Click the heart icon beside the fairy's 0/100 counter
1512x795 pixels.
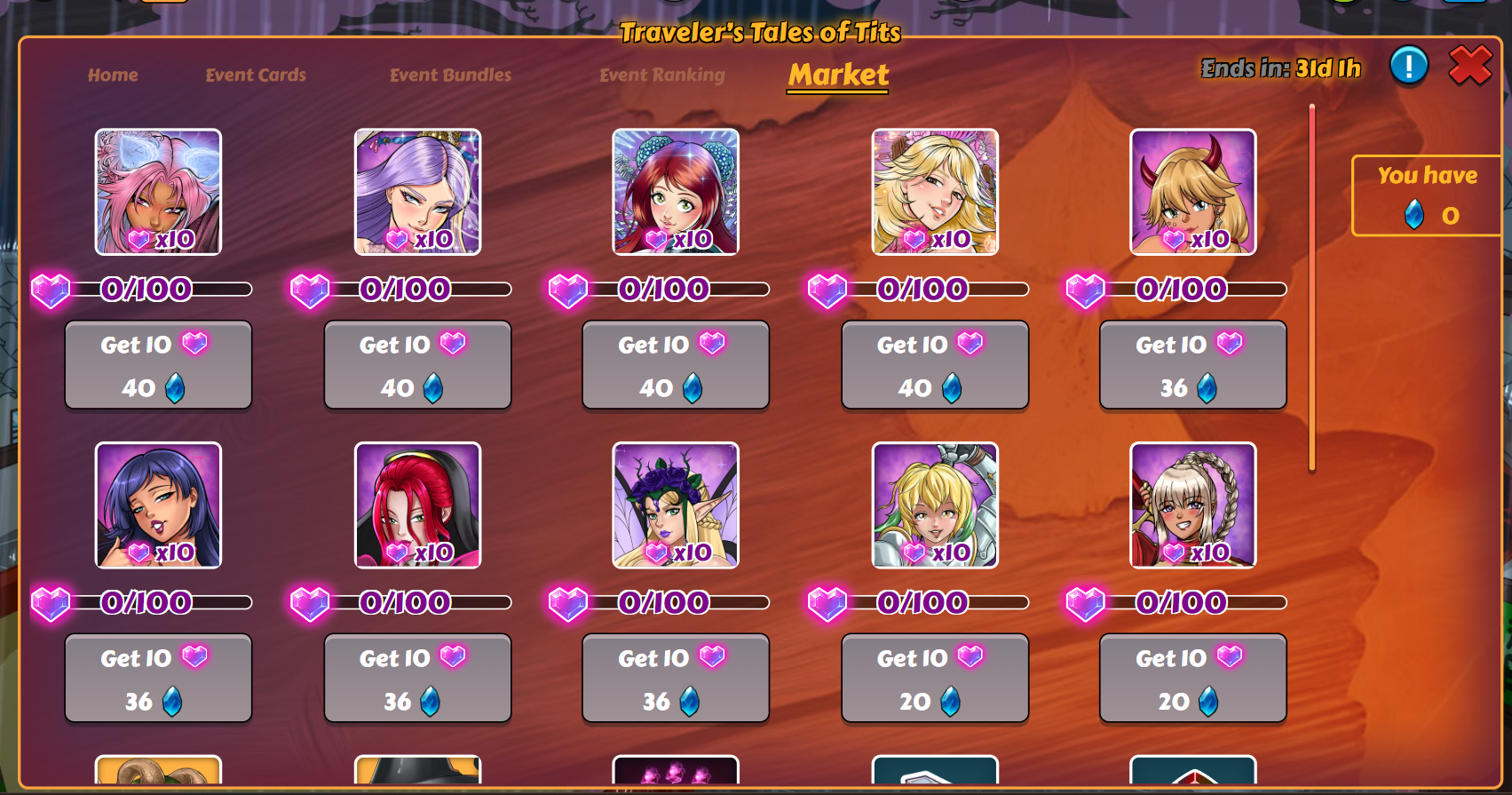[x=568, y=603]
